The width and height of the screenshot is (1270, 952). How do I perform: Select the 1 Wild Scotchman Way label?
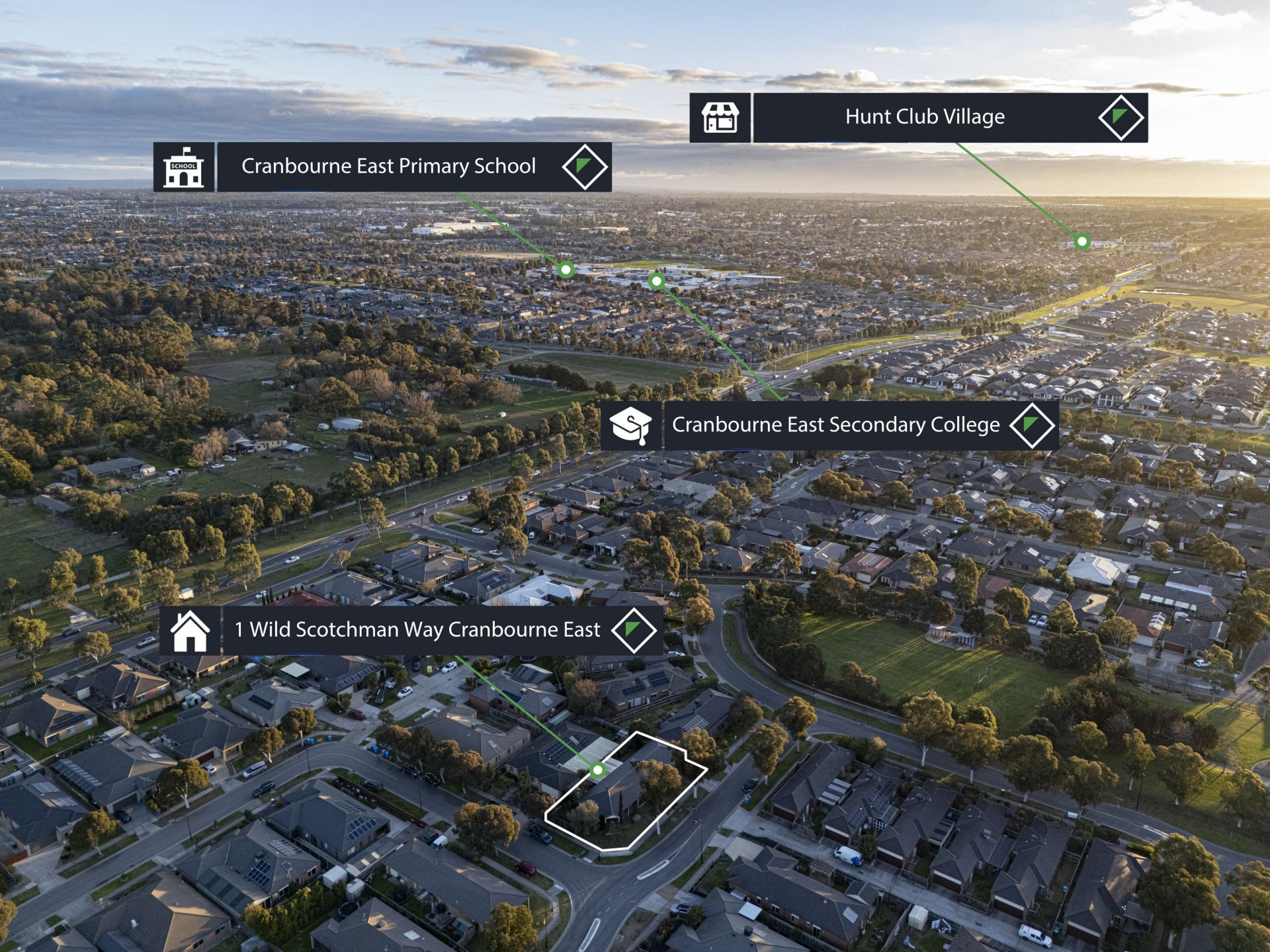click(417, 629)
